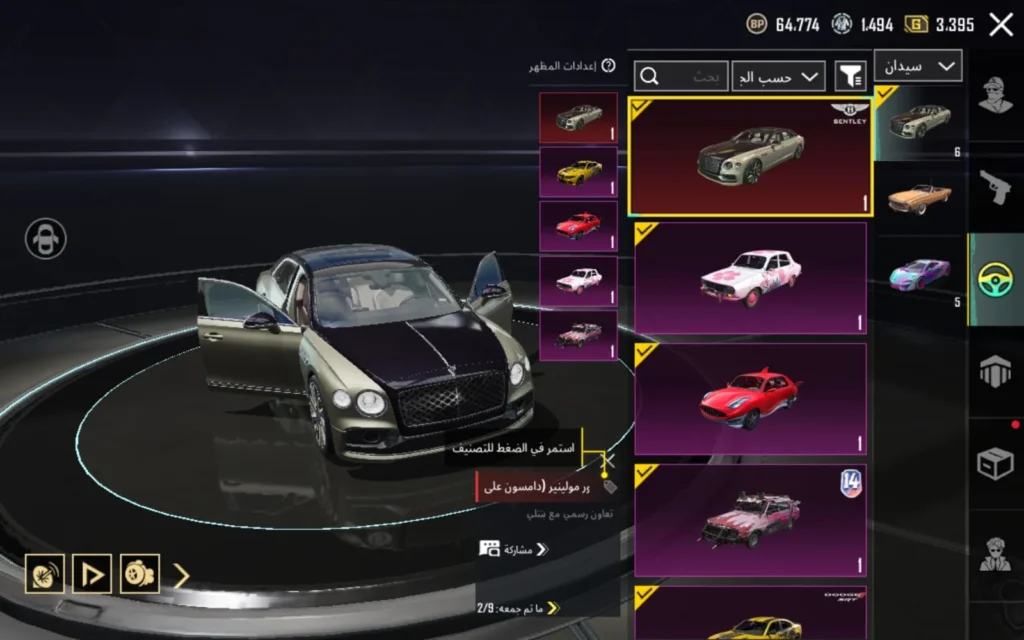Image resolution: width=1024 pixels, height=640 pixels.
Task: Select the large red sports car card
Action: point(750,398)
